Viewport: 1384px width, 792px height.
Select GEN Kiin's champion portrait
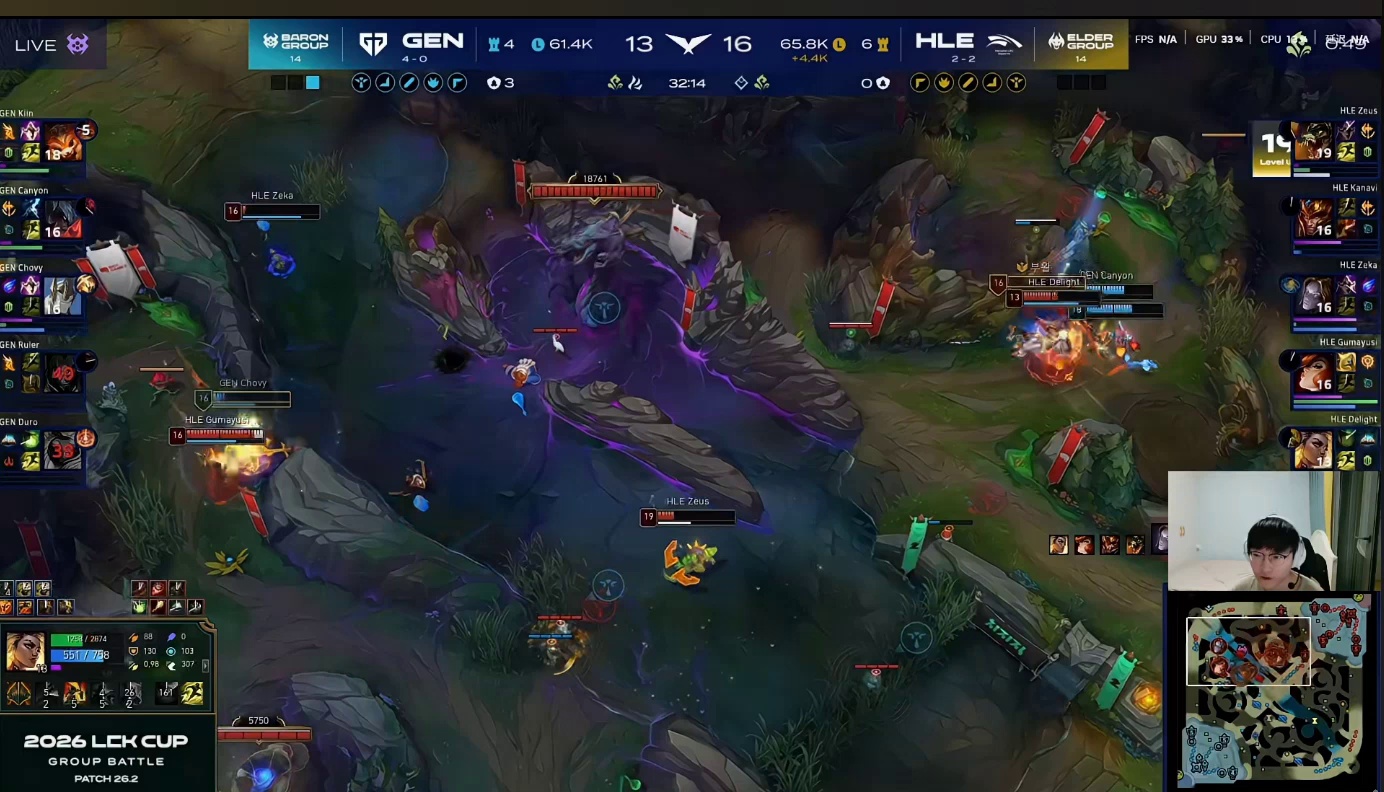[62, 143]
